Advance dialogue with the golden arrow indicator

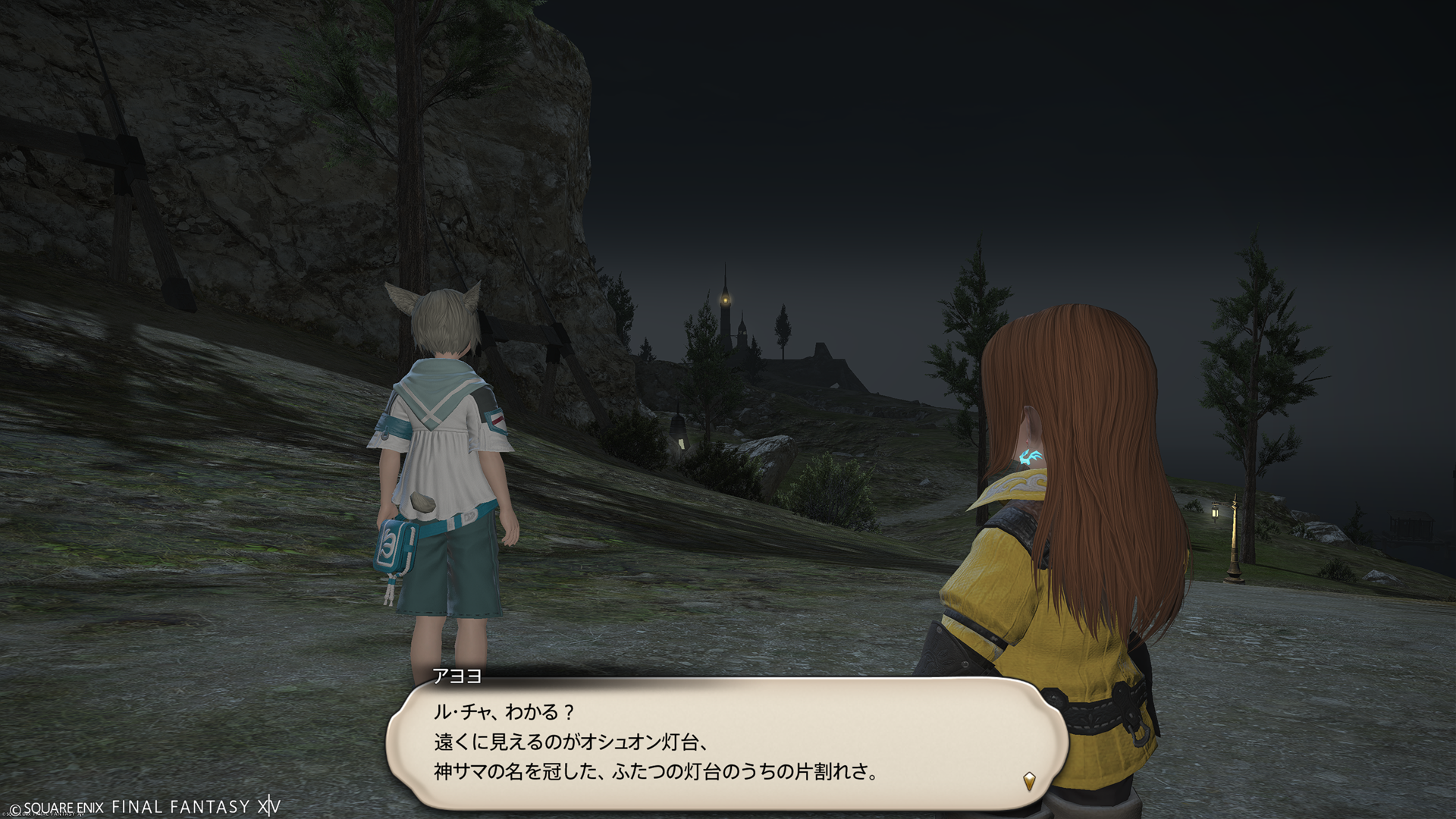1029,780
